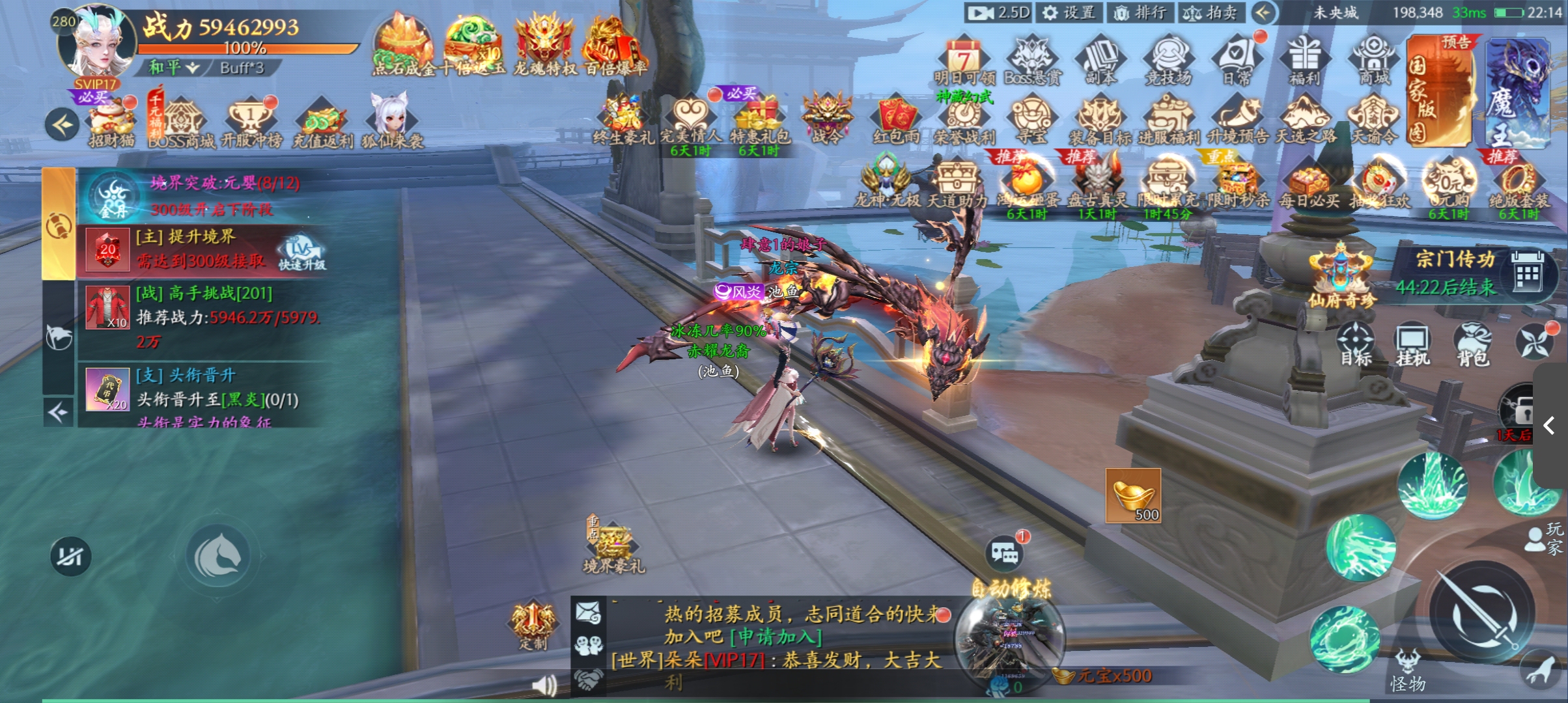Click the 快速升级 quick level-up button
The image size is (1568, 703).
click(x=301, y=254)
